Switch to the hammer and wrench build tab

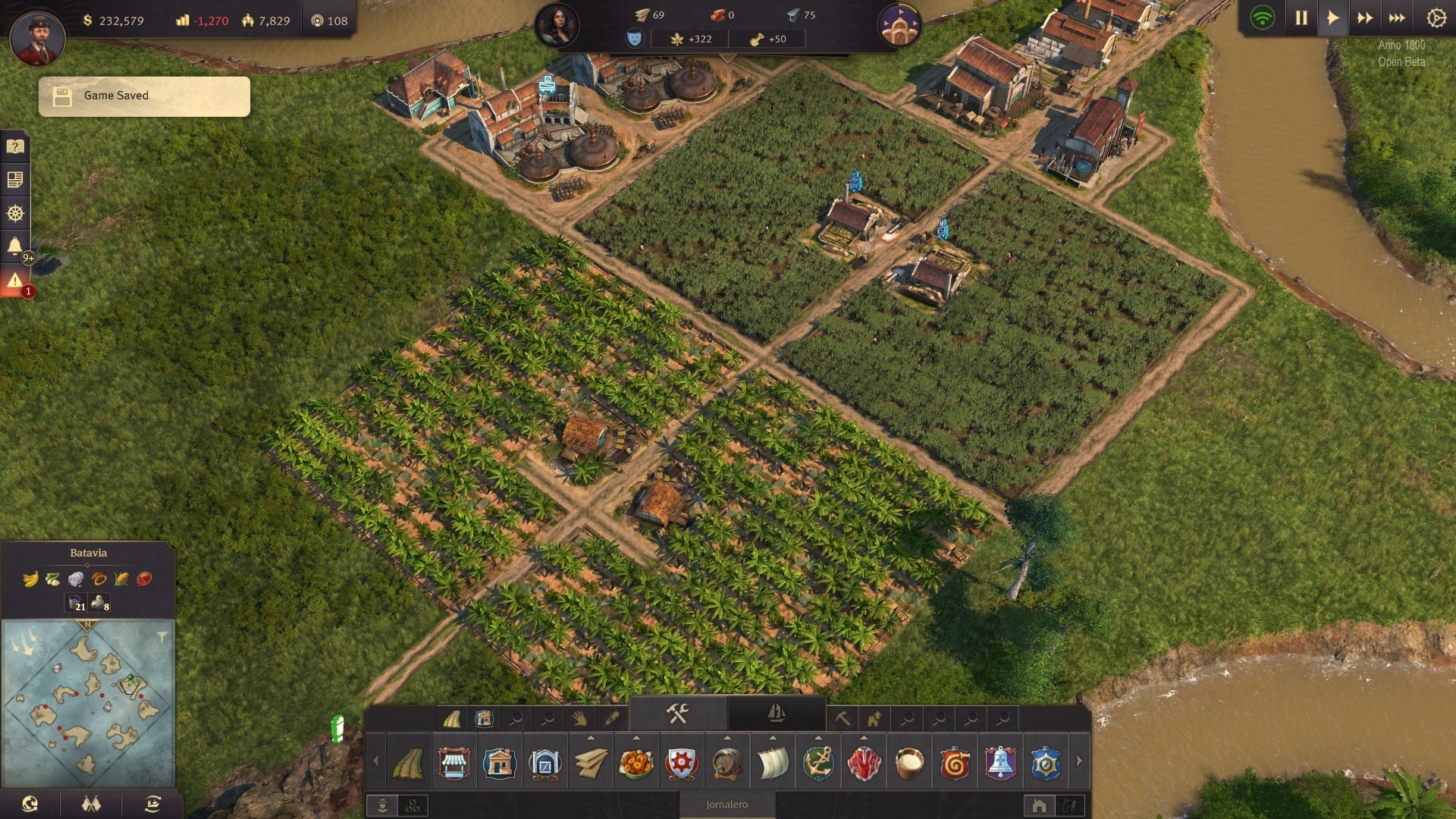point(677,713)
